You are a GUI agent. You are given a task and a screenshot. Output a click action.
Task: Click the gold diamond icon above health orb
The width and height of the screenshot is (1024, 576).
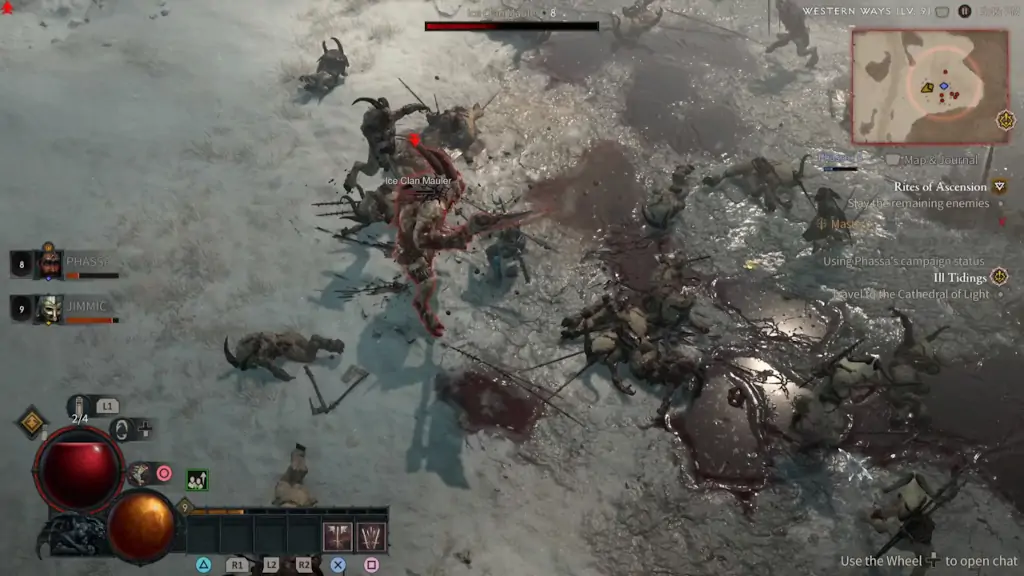pyautogui.click(x=31, y=421)
